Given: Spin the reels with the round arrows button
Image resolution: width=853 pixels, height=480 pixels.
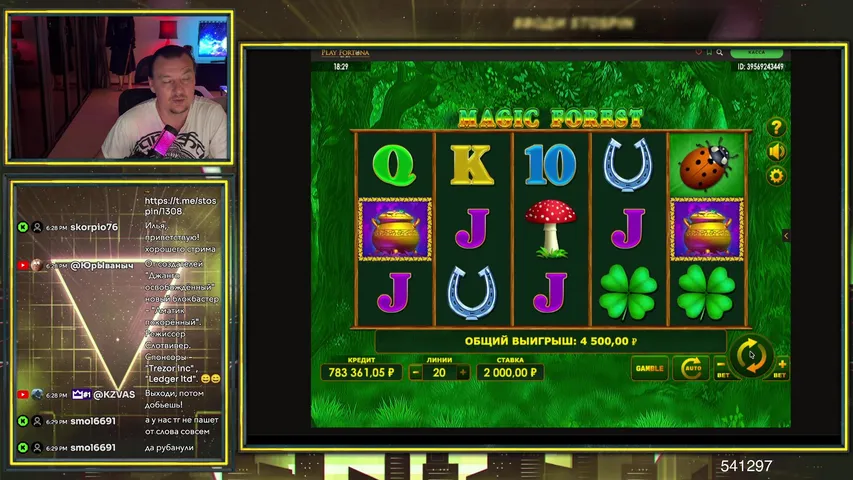Looking at the screenshot, I should (751, 356).
